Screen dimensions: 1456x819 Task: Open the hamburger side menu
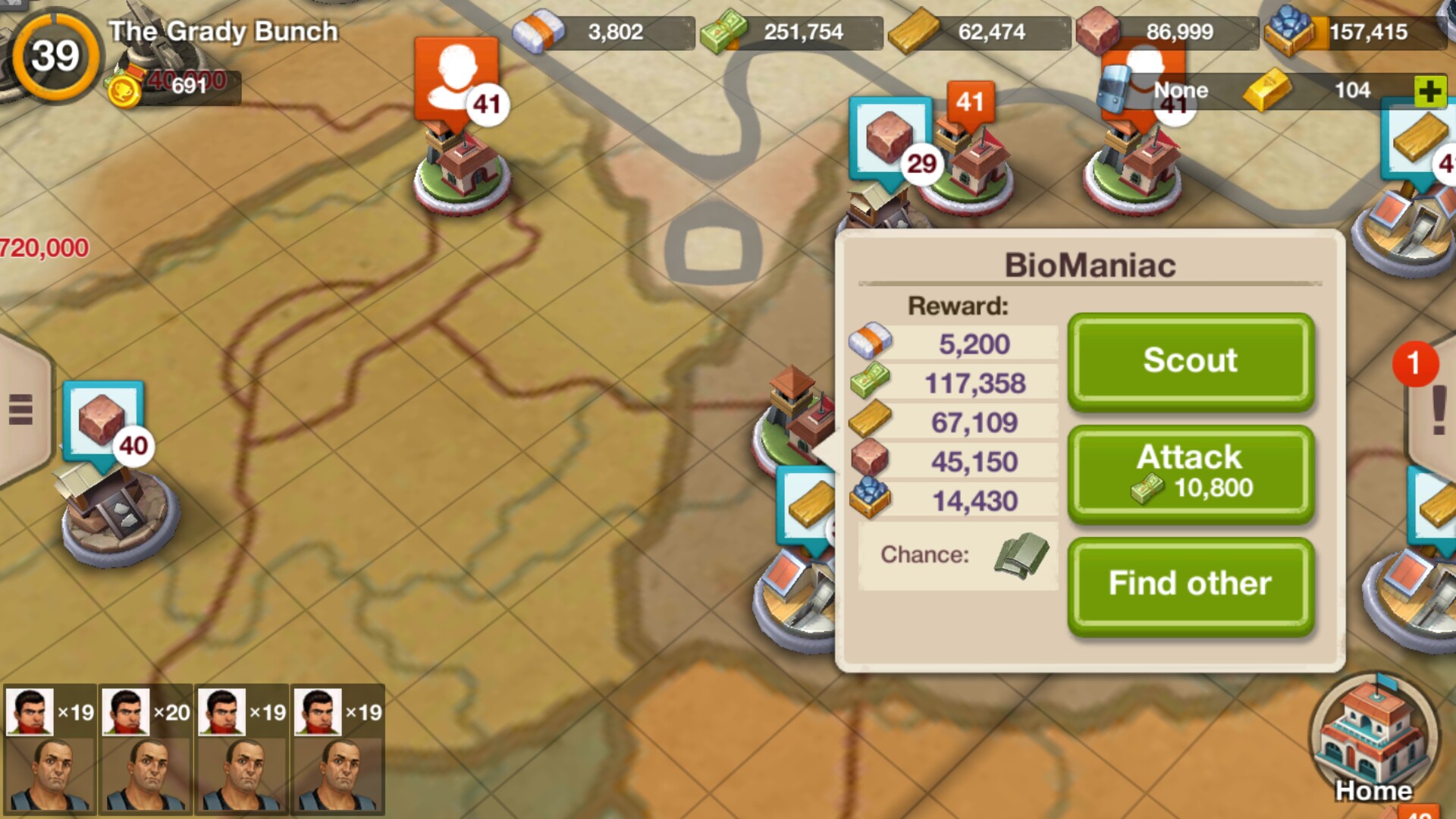pos(20,409)
